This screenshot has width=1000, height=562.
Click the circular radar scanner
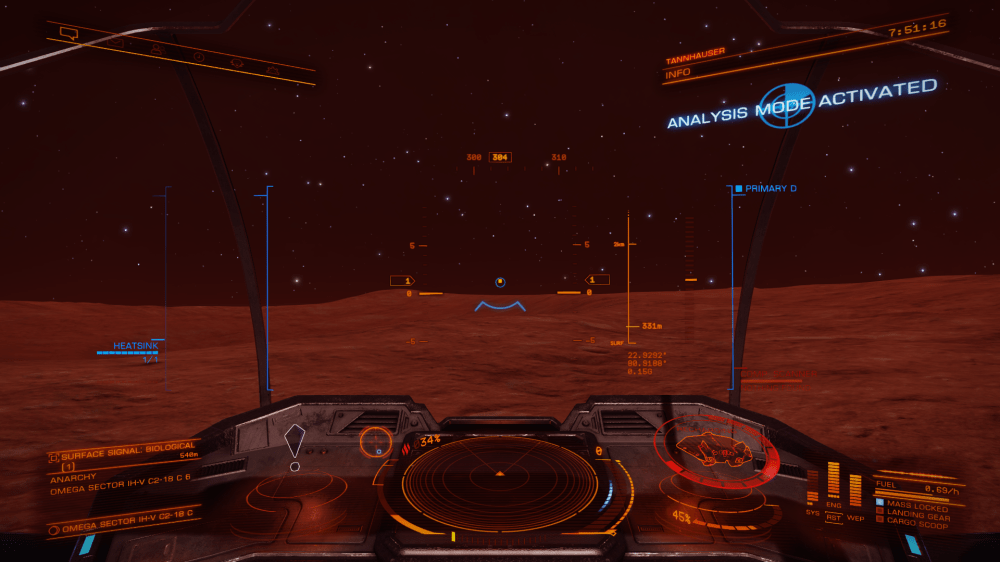pos(500,477)
